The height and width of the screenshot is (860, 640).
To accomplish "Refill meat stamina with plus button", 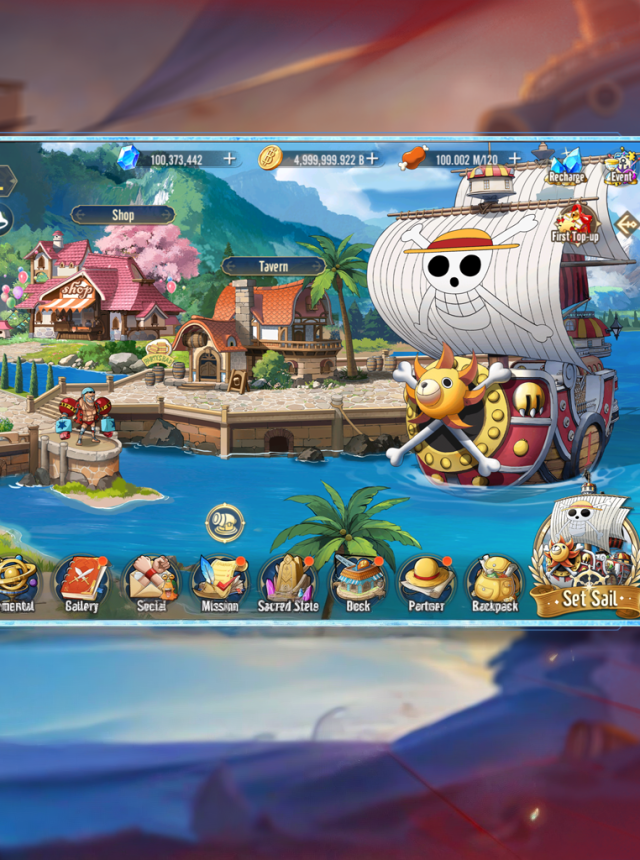I will point(514,159).
